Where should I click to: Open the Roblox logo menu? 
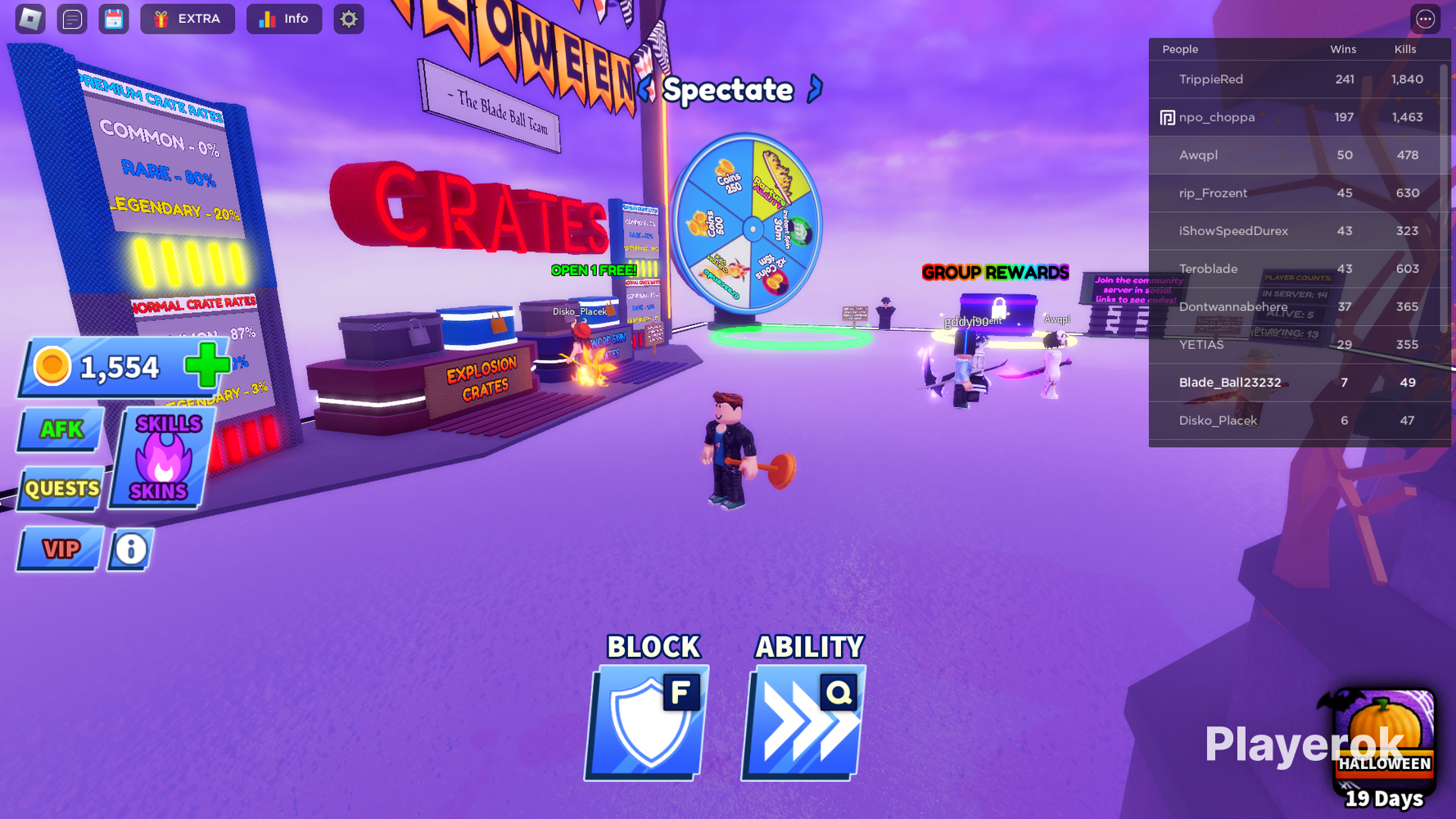click(29, 18)
